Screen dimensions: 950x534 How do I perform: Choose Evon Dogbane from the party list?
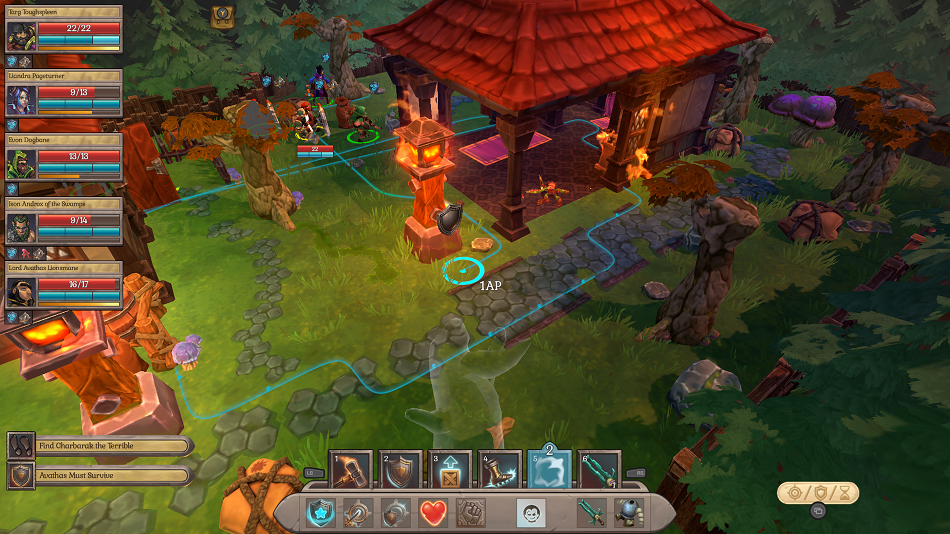click(21, 163)
